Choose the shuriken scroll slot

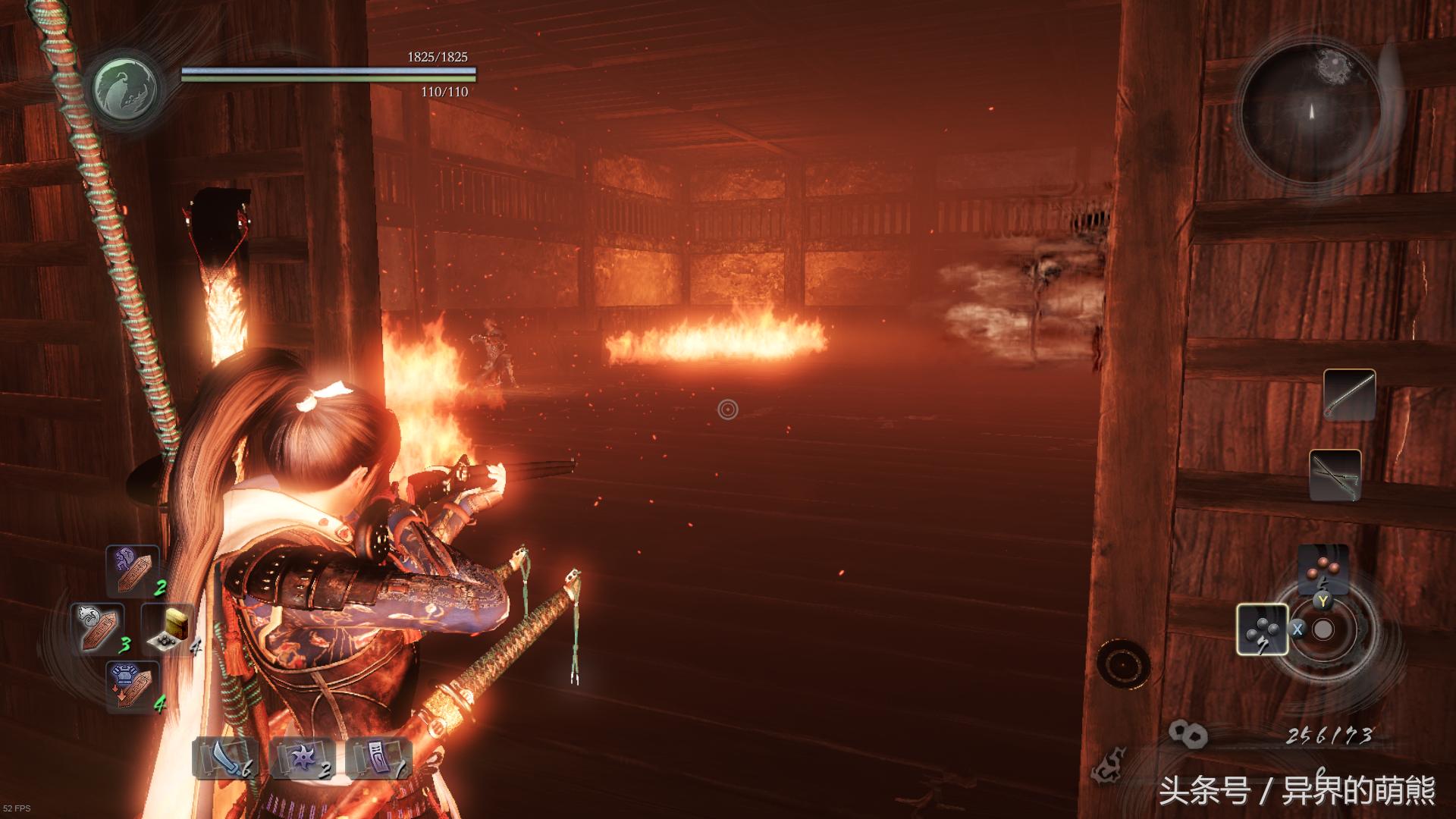[302, 758]
